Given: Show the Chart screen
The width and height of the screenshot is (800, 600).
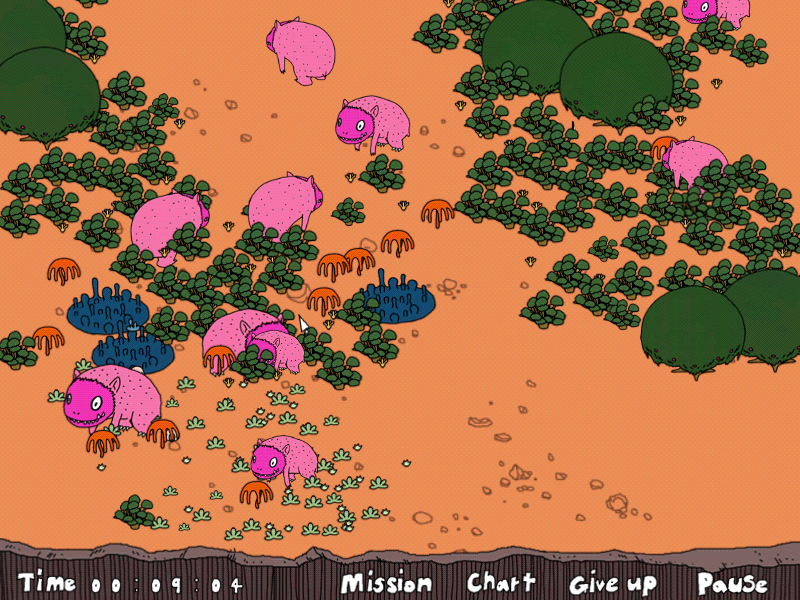Looking at the screenshot, I should click(x=501, y=582).
